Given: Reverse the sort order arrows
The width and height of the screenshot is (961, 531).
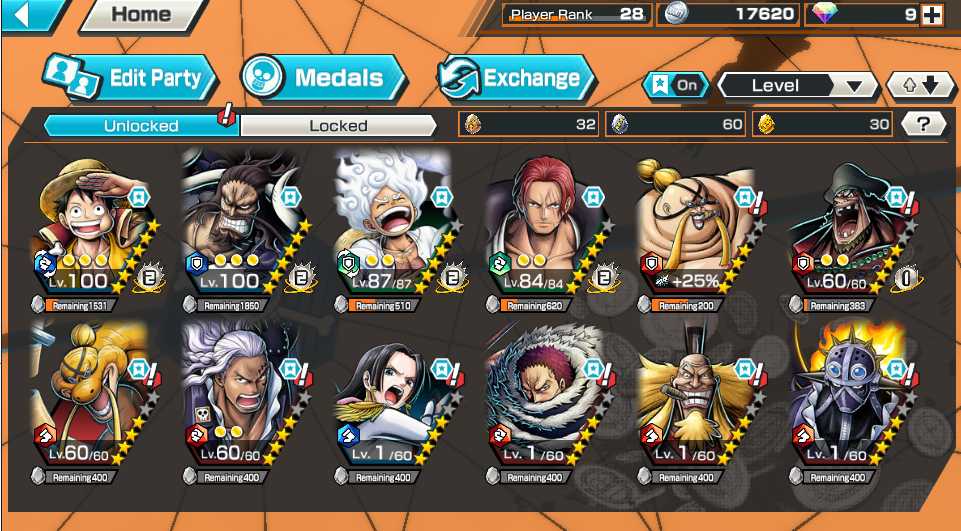Looking at the screenshot, I should coord(920,85).
